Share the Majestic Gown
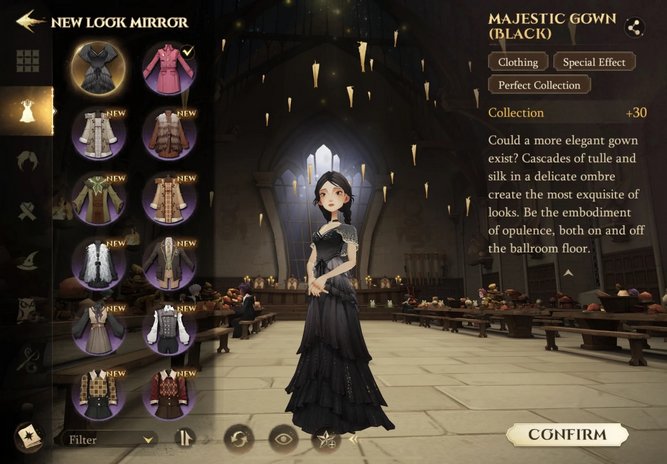The height and width of the screenshot is (464, 667). tap(634, 27)
